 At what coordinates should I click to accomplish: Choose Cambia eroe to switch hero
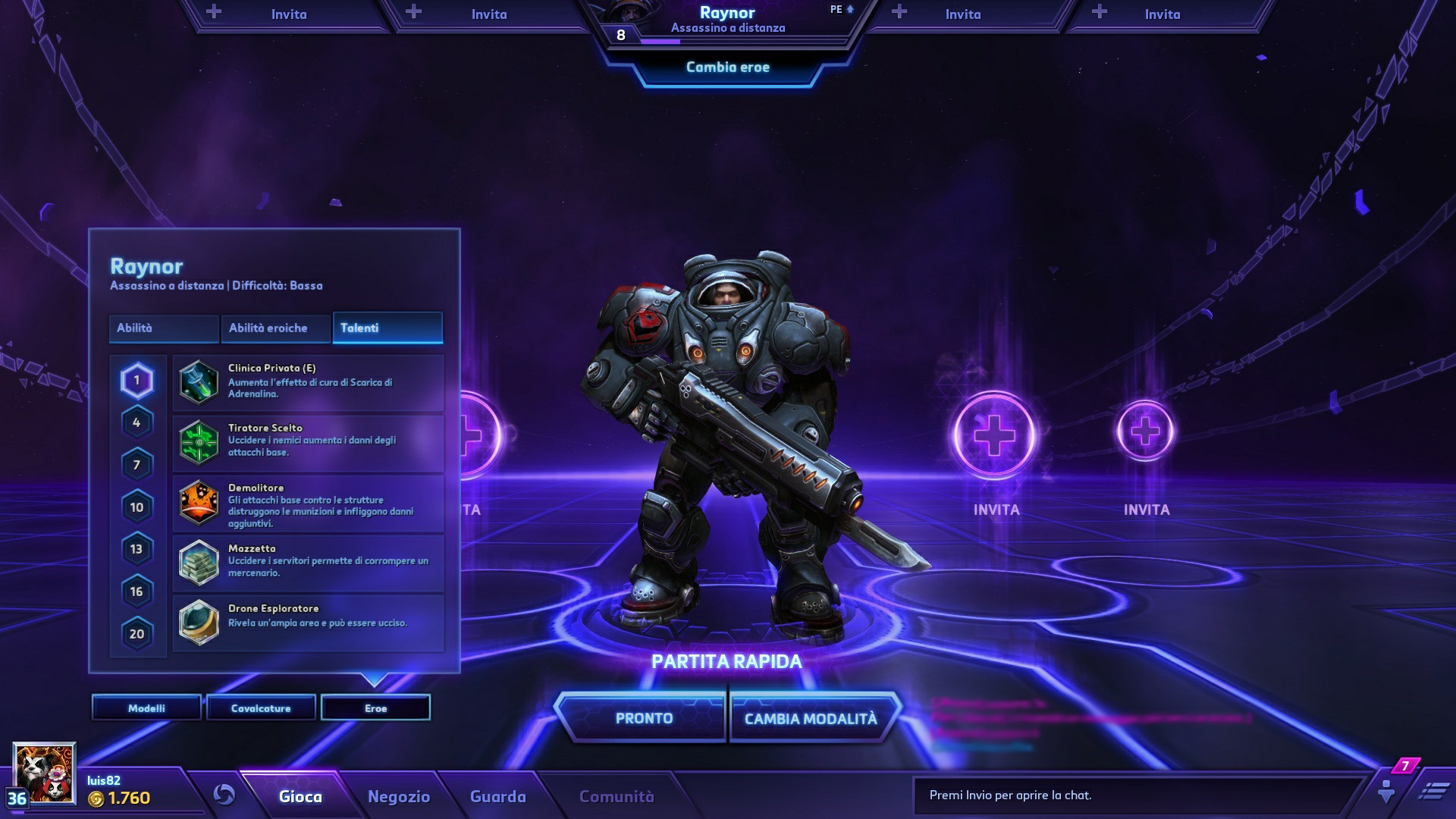727,67
